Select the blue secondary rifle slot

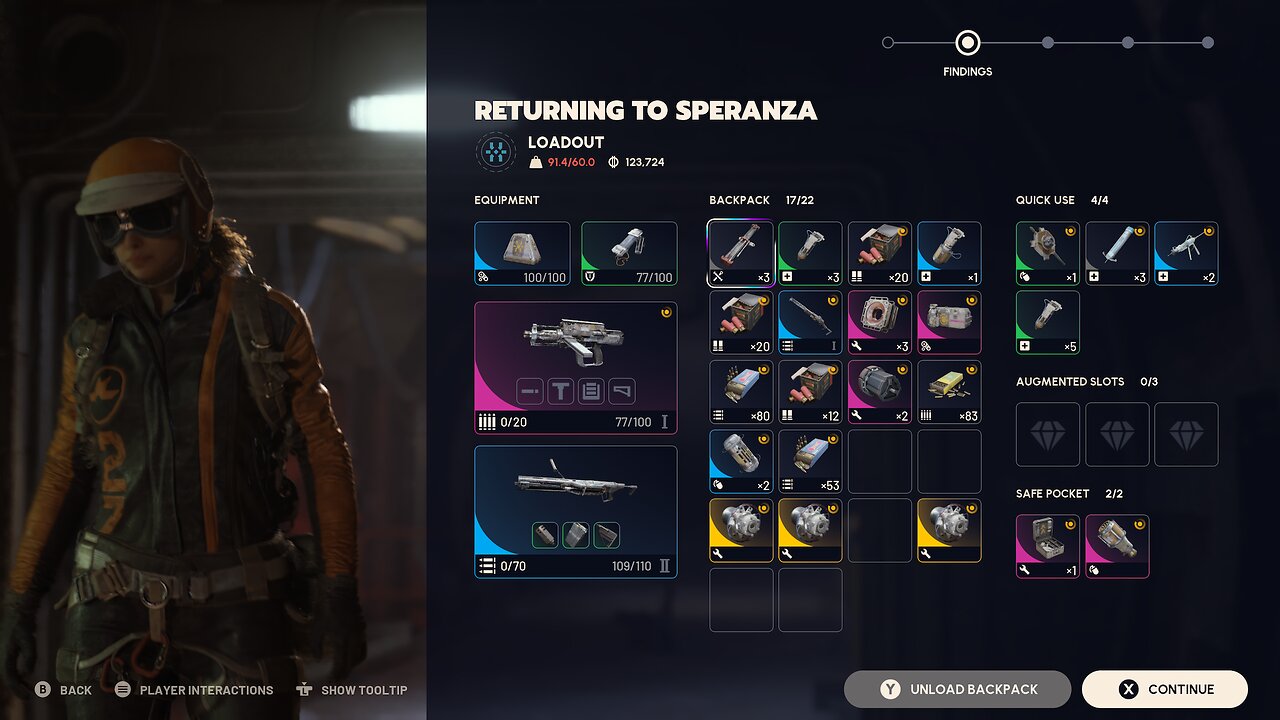point(576,511)
